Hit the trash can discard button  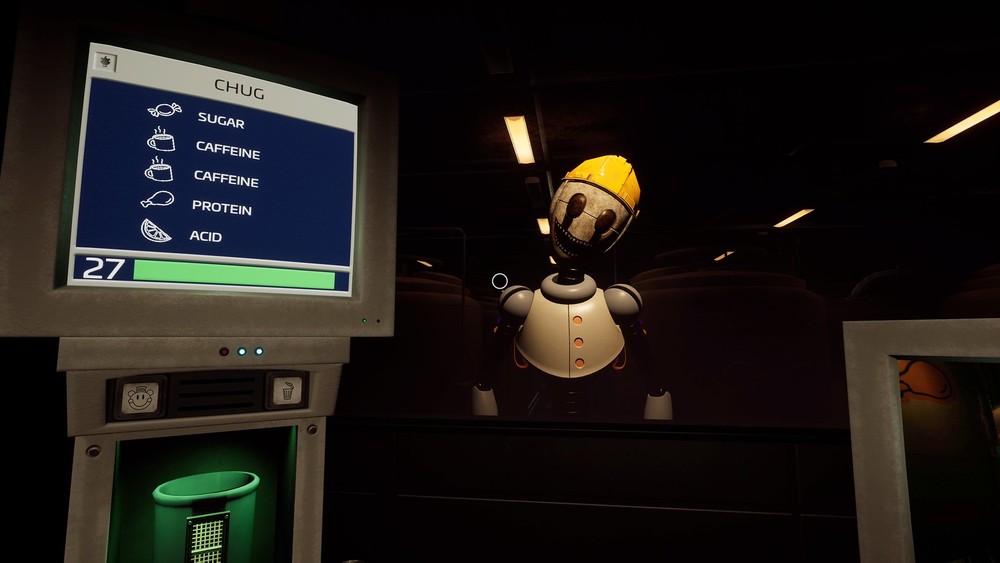[285, 390]
